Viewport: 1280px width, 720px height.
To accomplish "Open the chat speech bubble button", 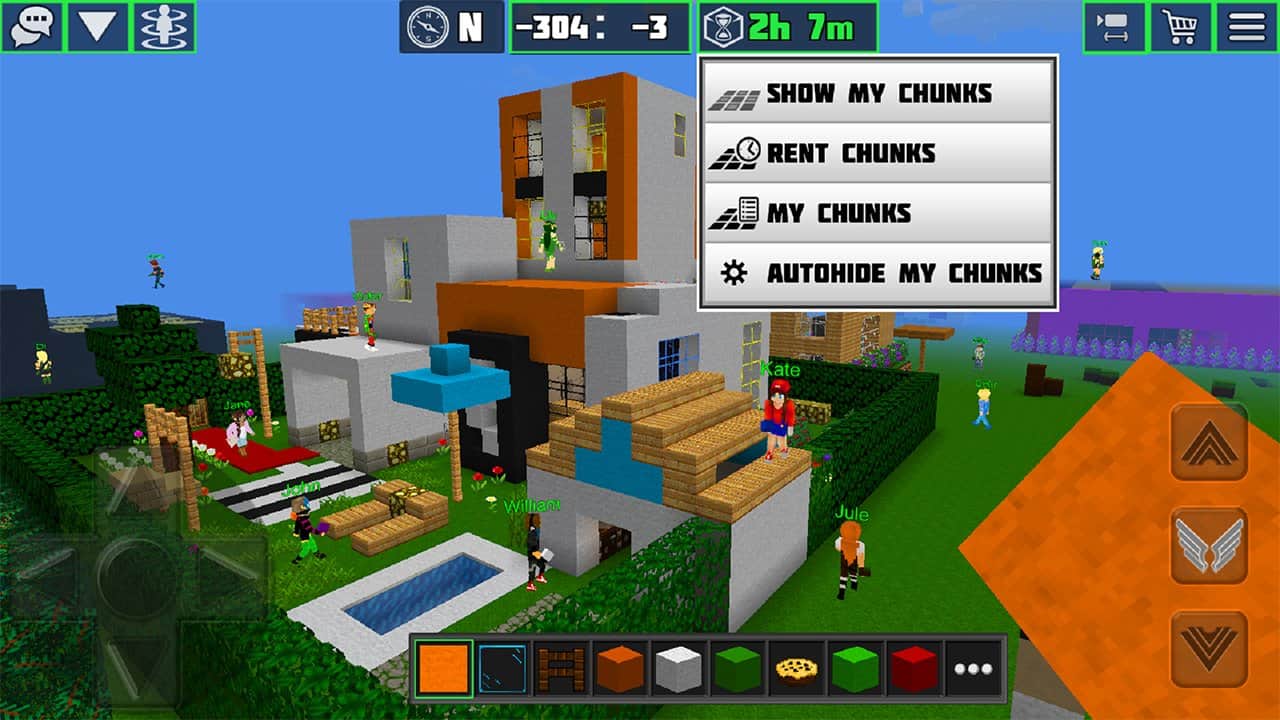I will [32, 27].
